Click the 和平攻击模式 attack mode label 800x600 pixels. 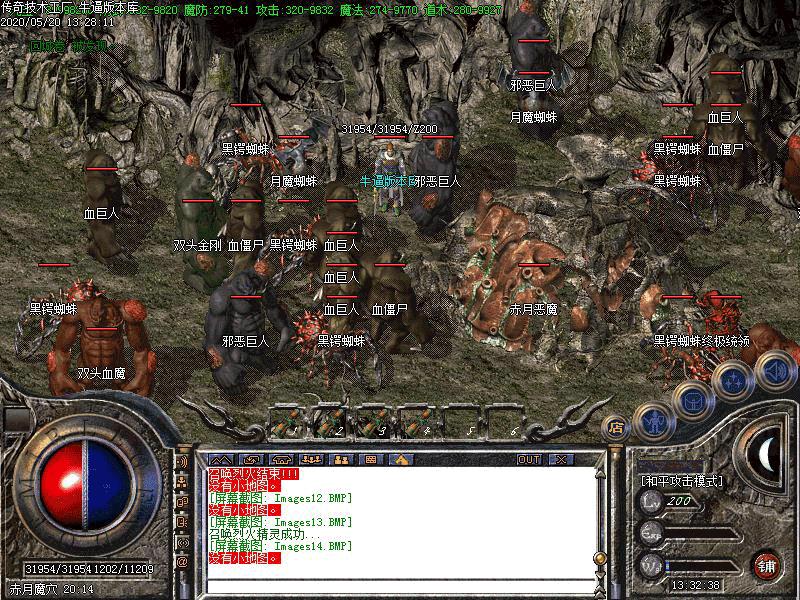[x=682, y=481]
